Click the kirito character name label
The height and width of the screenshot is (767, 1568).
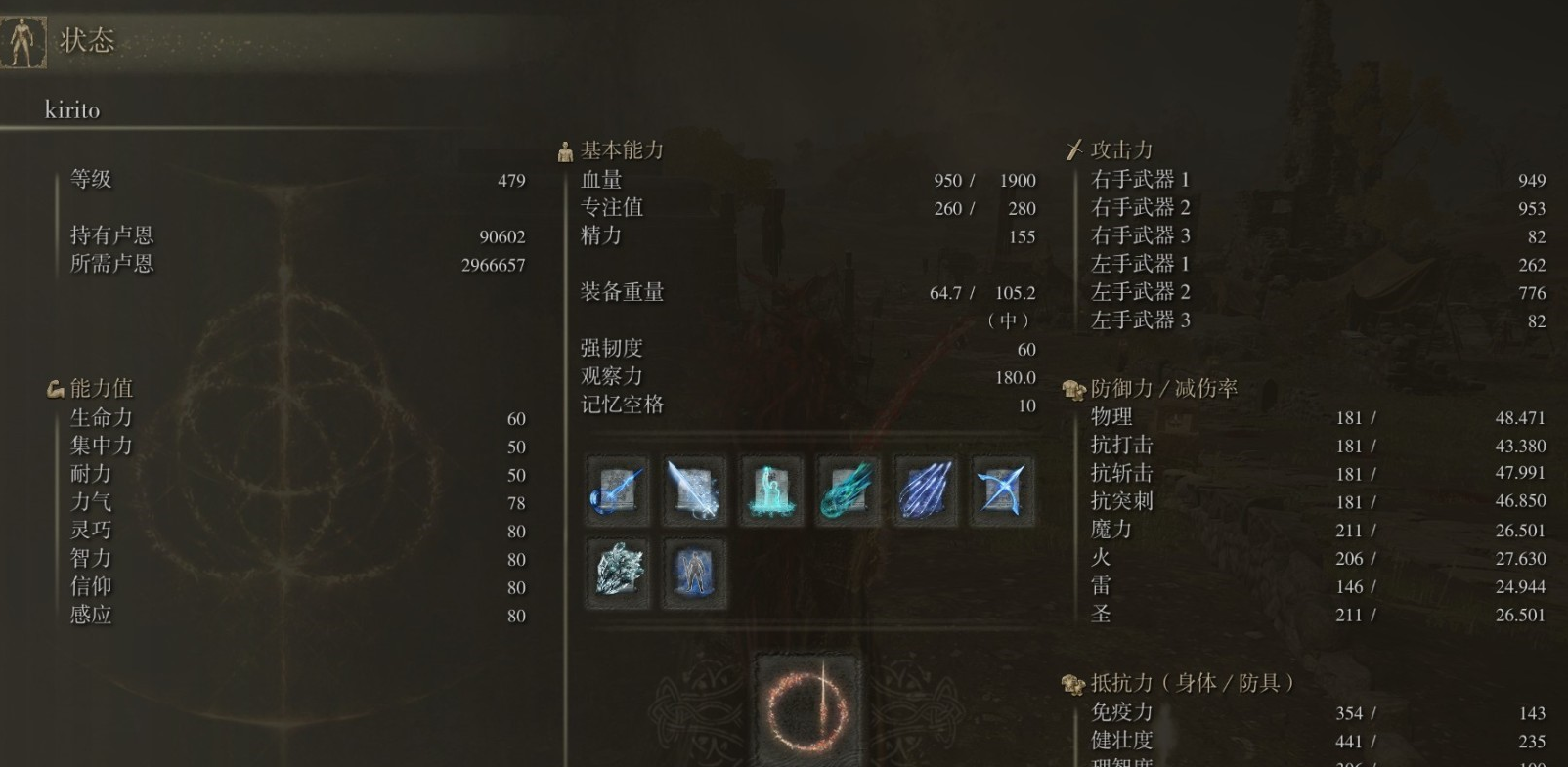pos(70,110)
